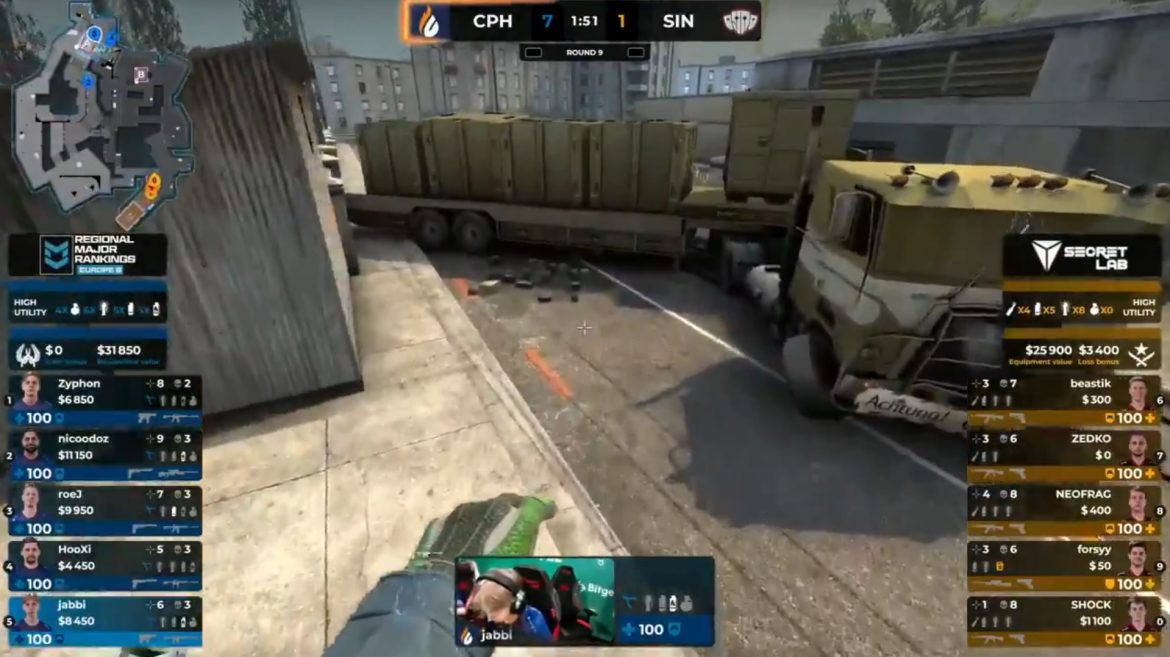Click the SIN team logo
This screenshot has width=1170, height=657.
740,21
